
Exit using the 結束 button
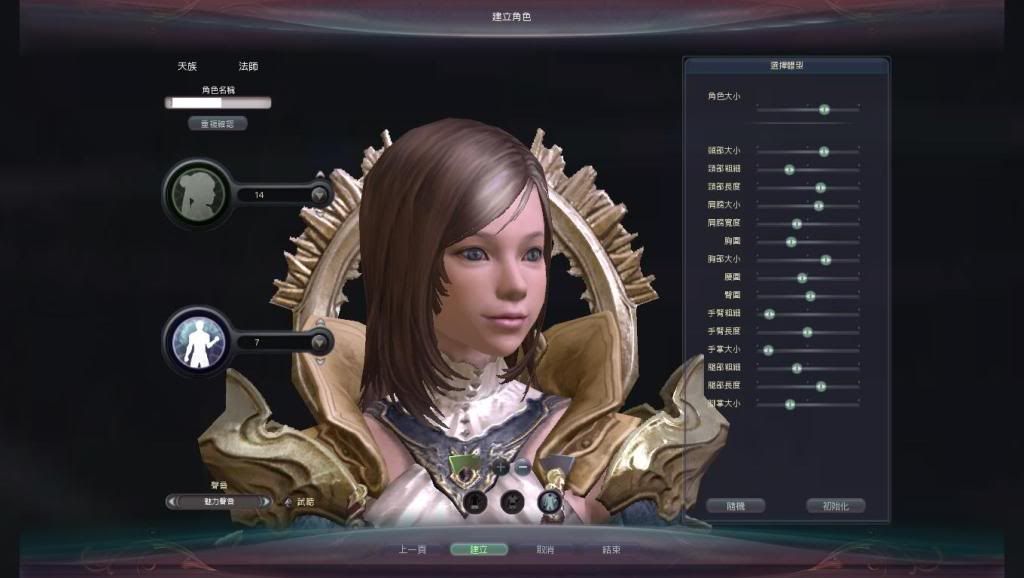click(611, 549)
